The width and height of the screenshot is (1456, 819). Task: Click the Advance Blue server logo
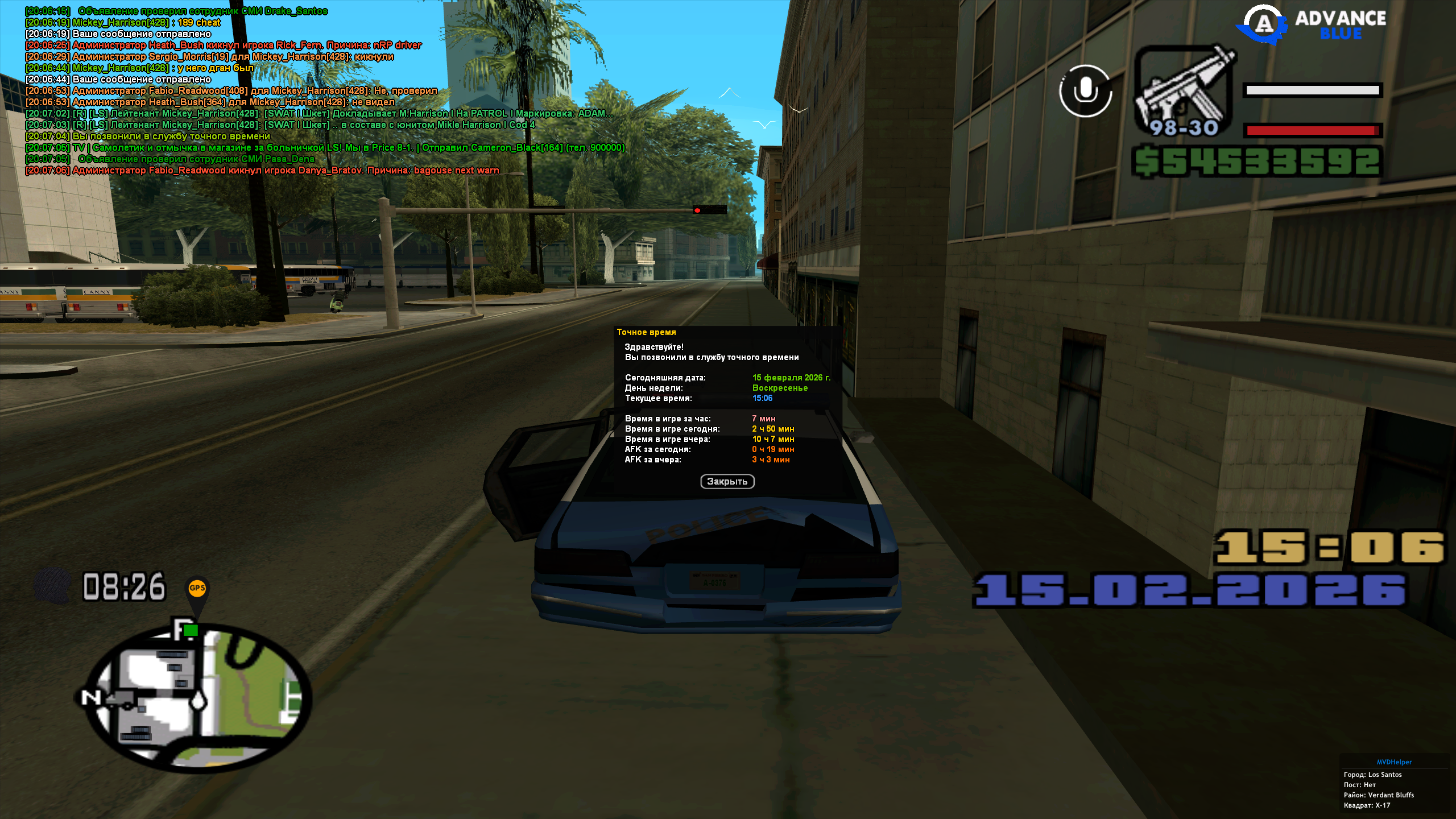coord(1312,24)
